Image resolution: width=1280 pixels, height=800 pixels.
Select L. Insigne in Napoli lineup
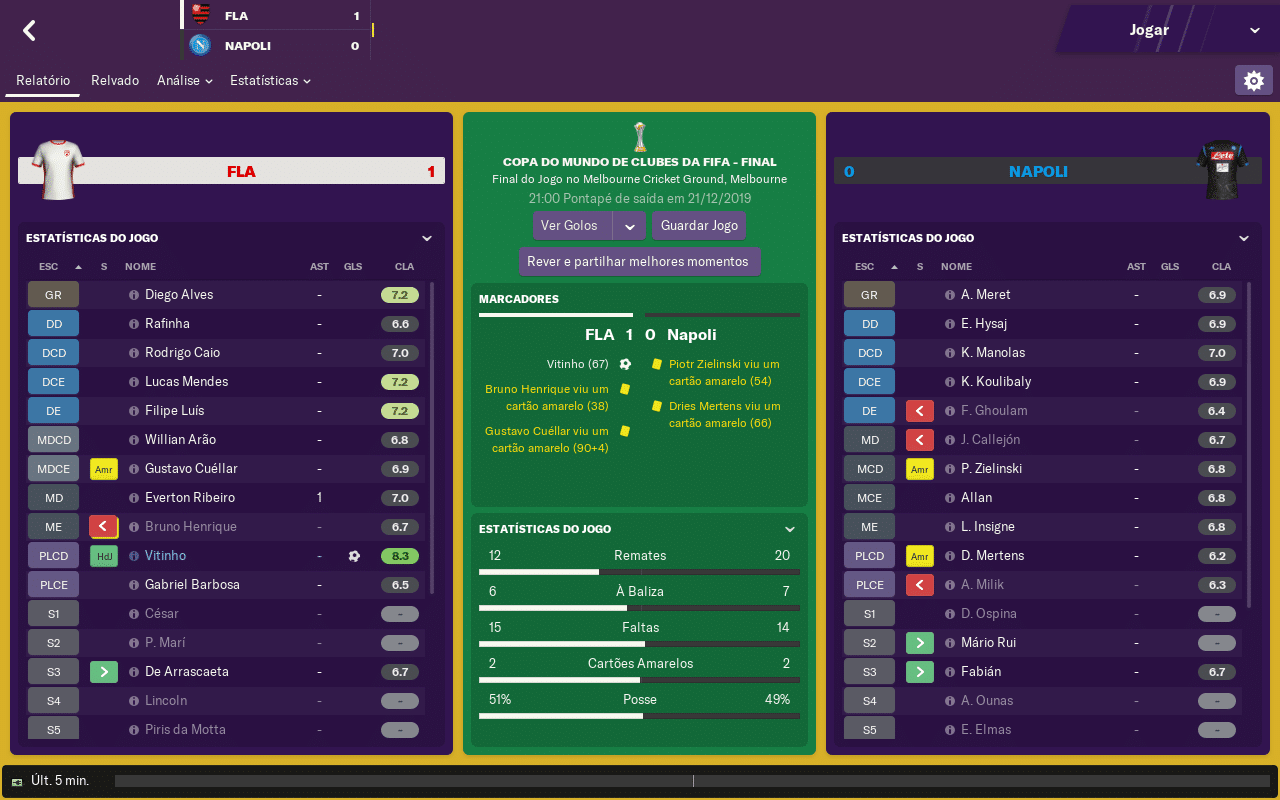point(987,527)
